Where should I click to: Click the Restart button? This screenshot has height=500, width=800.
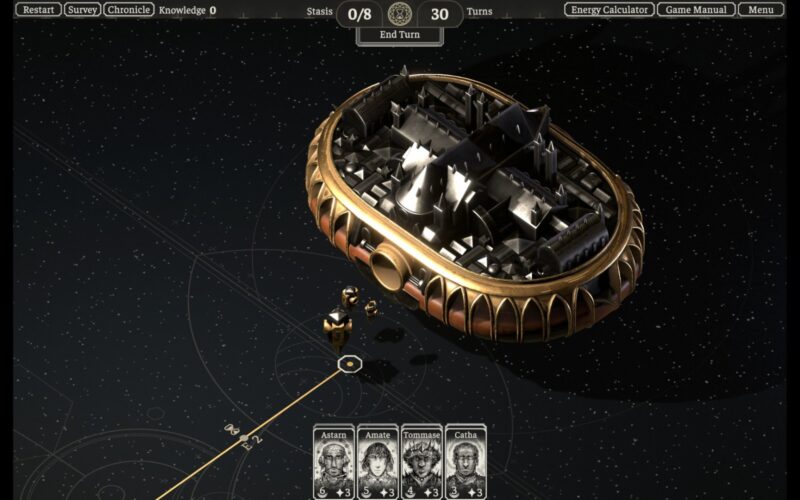38,10
